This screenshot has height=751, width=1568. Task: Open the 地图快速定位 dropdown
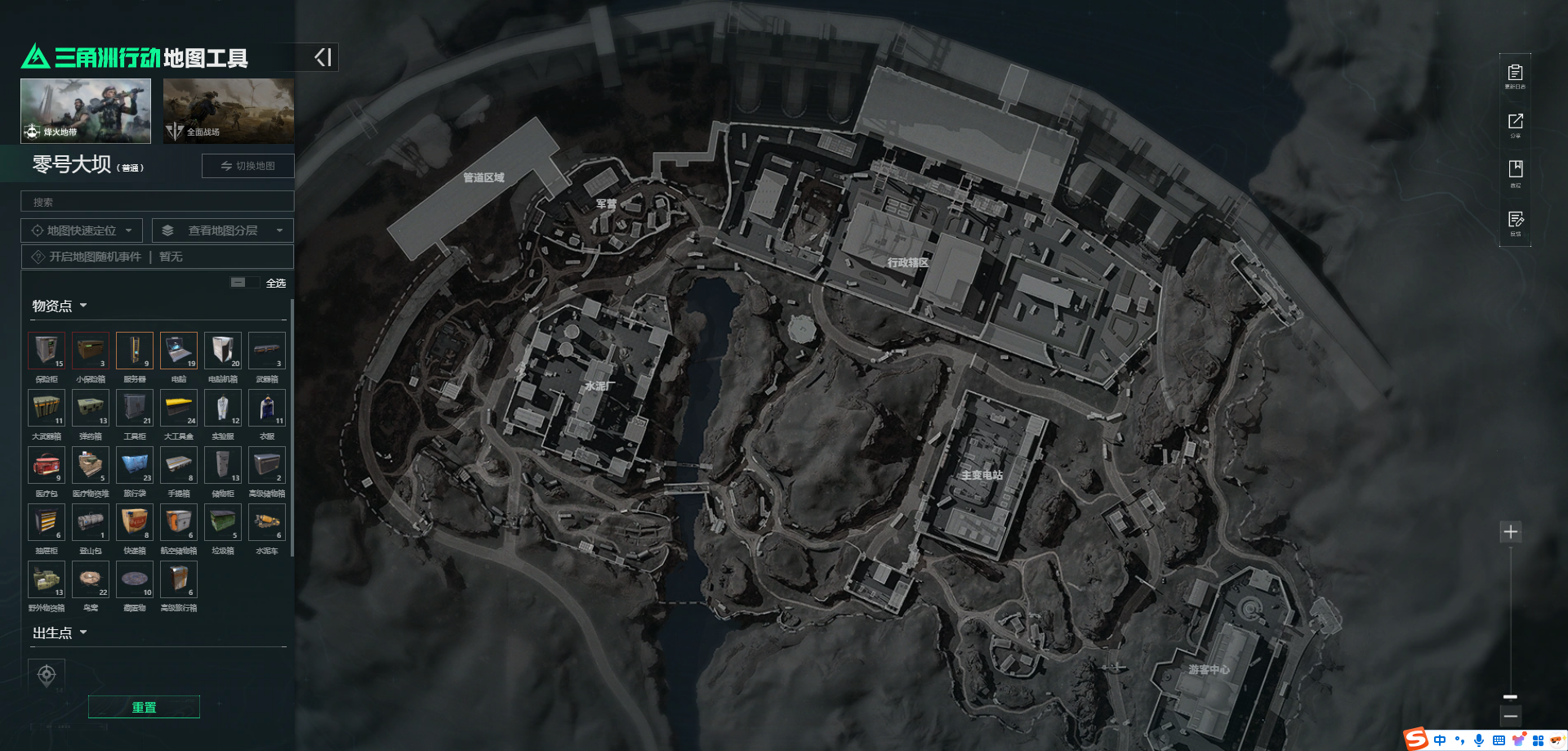tap(82, 230)
